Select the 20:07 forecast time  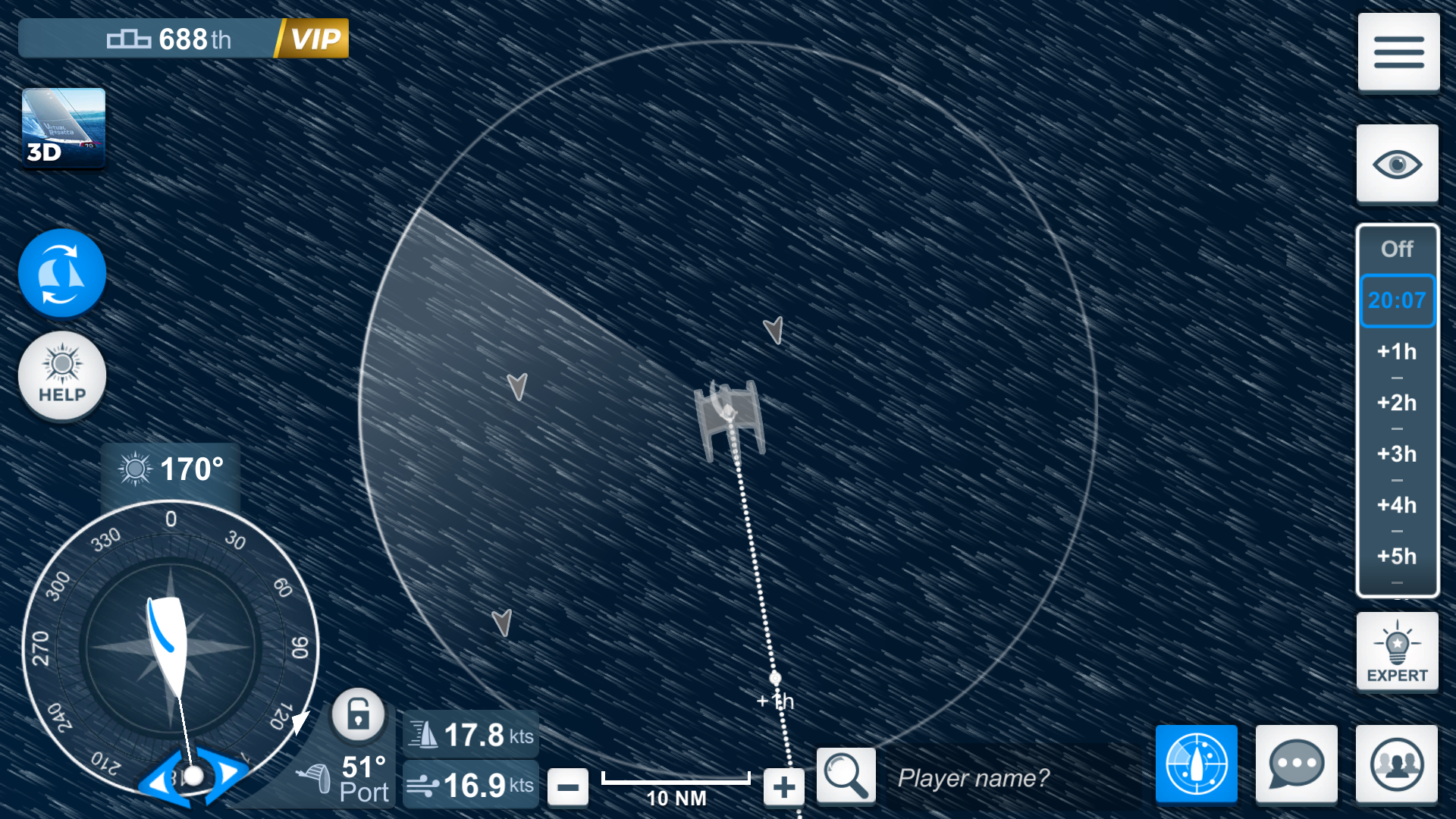click(x=1398, y=300)
